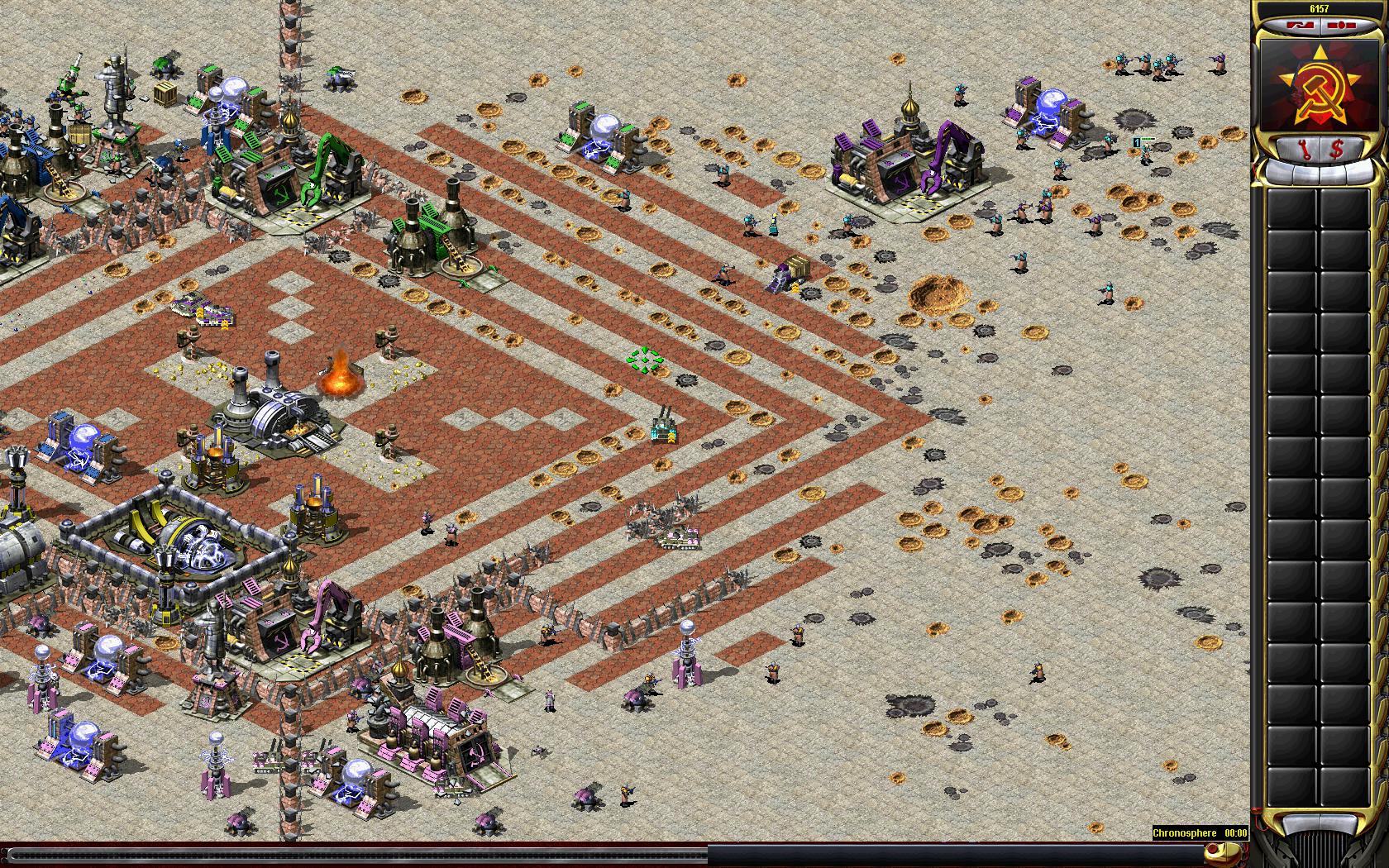The width and height of the screenshot is (1389, 868).
Task: Click the Soviet hammer-and-sickle radar screen
Action: coord(1319,83)
